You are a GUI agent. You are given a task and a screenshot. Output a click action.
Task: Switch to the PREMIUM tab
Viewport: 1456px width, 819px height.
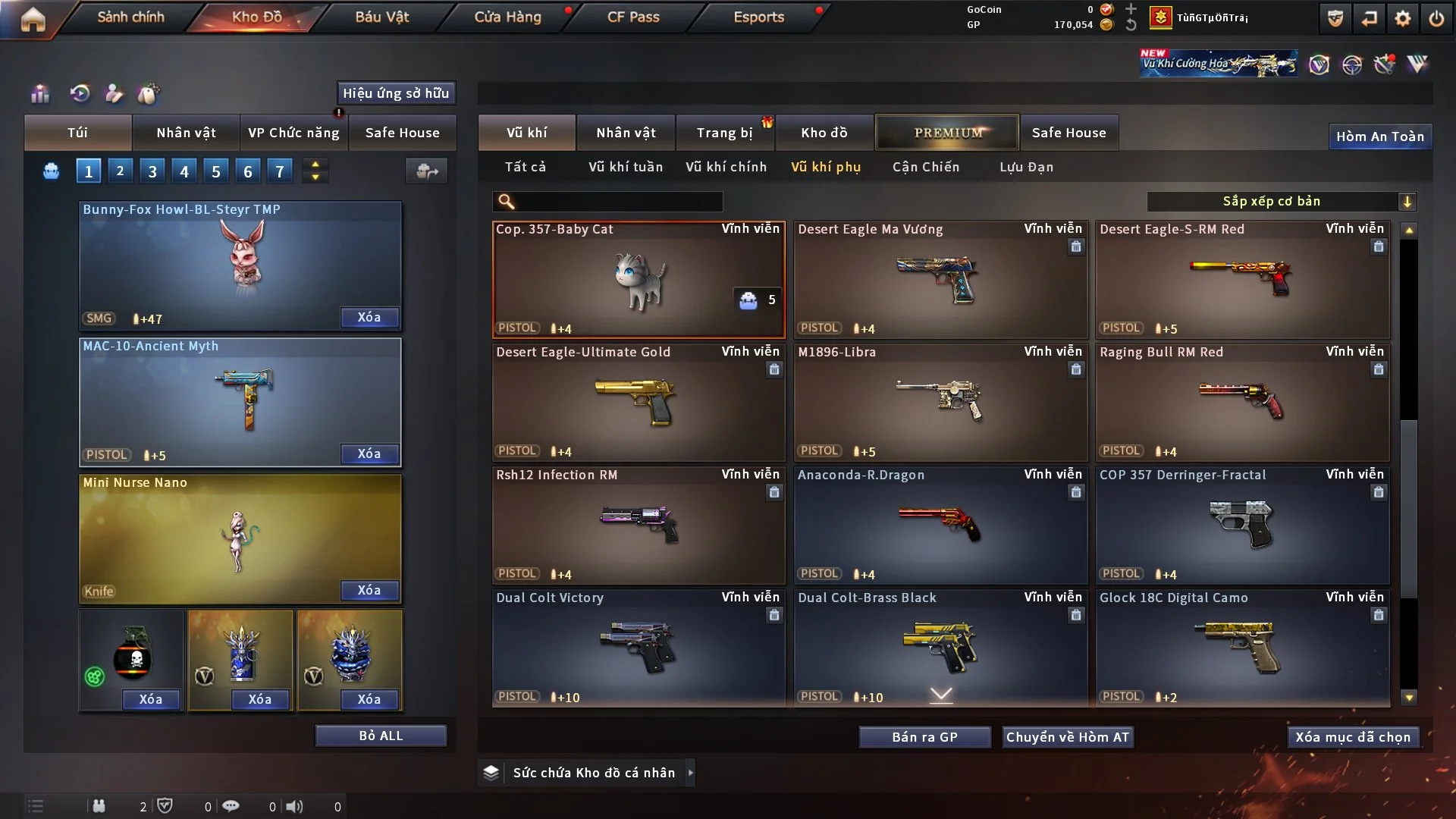tap(947, 133)
